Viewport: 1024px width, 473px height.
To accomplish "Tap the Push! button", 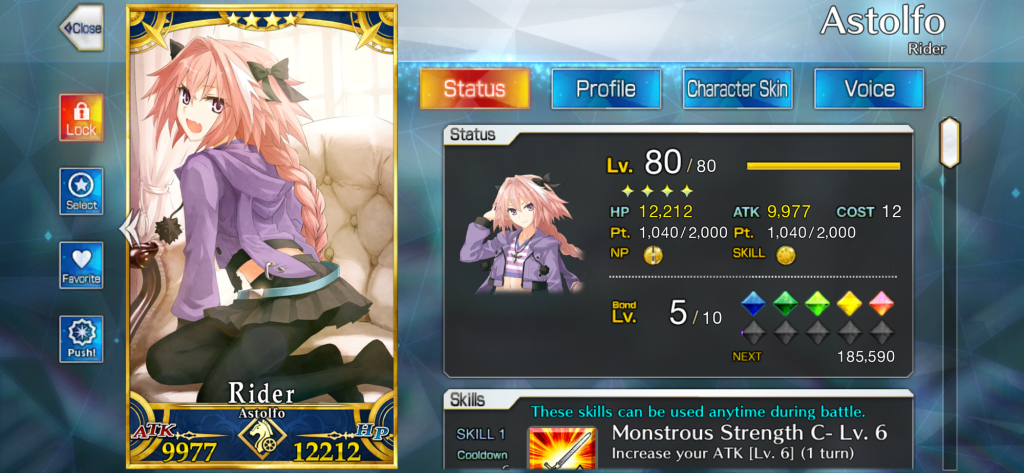I will tap(81, 340).
